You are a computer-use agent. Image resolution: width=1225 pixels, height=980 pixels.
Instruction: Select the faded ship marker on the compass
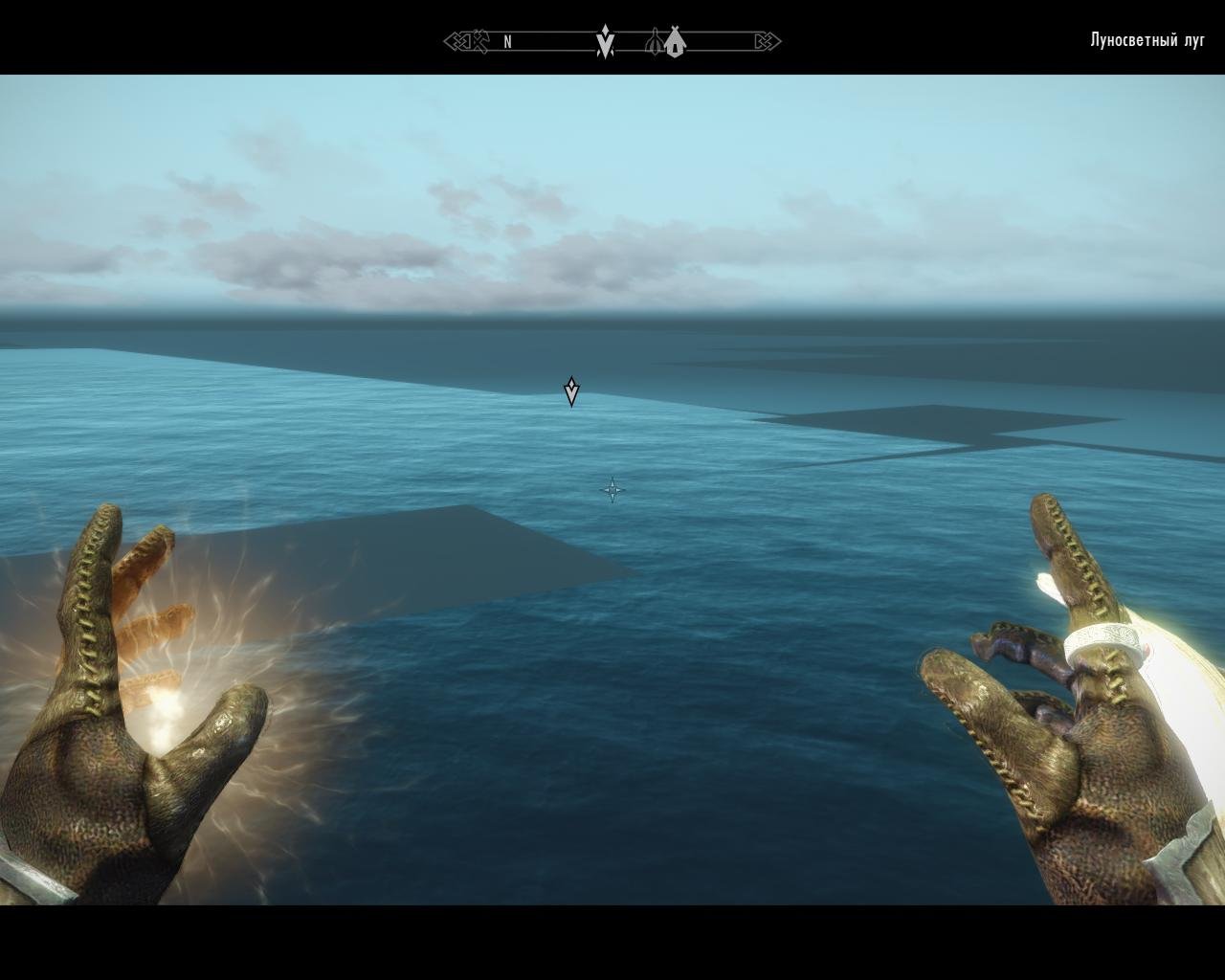(x=656, y=42)
